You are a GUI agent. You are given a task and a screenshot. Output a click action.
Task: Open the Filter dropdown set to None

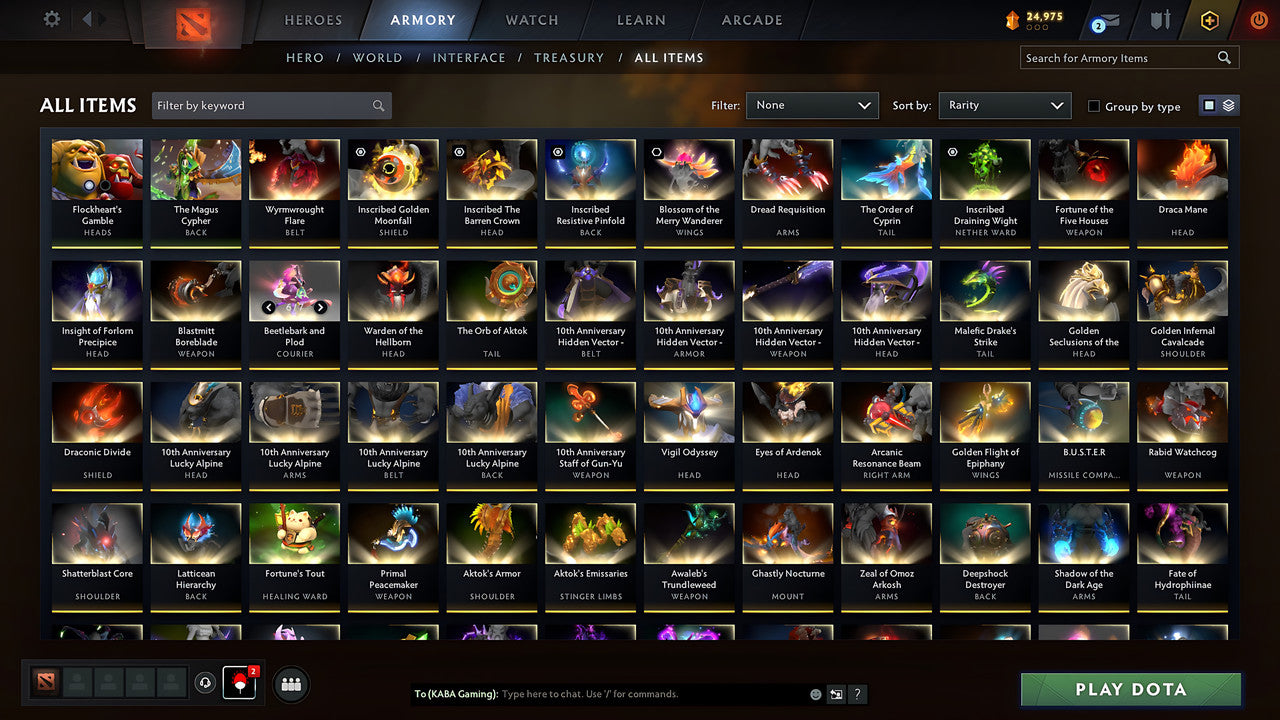click(x=811, y=105)
